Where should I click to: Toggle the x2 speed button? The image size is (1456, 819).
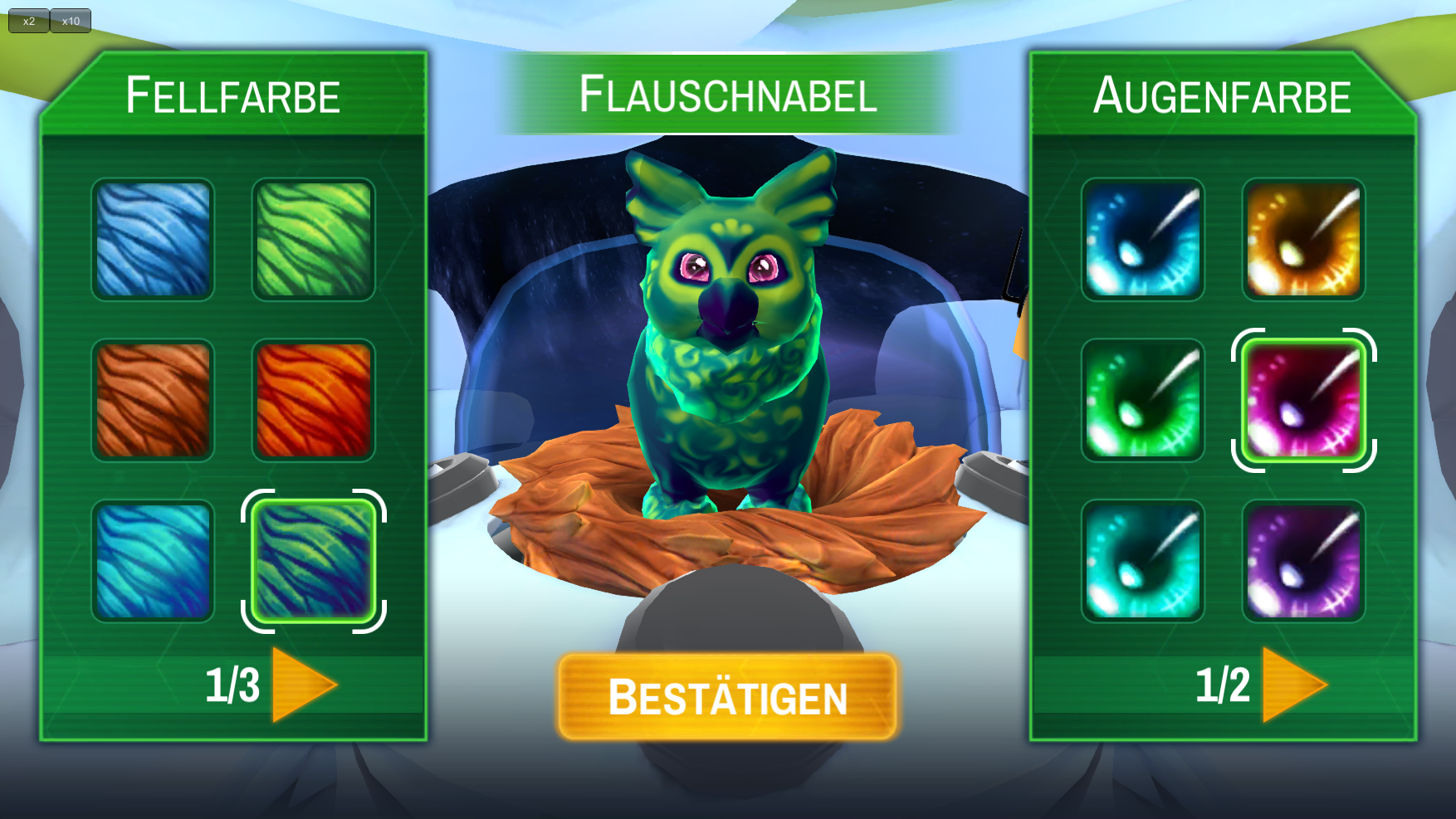pos(29,21)
